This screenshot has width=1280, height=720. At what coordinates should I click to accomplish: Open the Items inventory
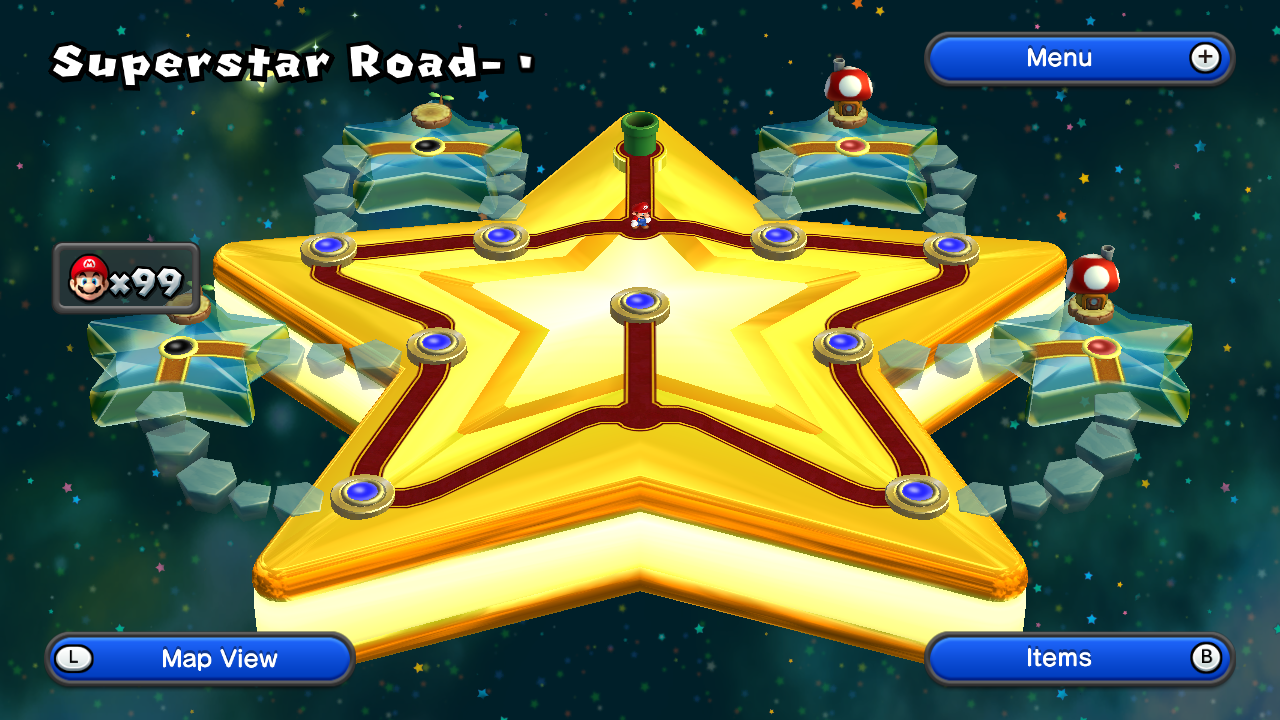(1060, 658)
